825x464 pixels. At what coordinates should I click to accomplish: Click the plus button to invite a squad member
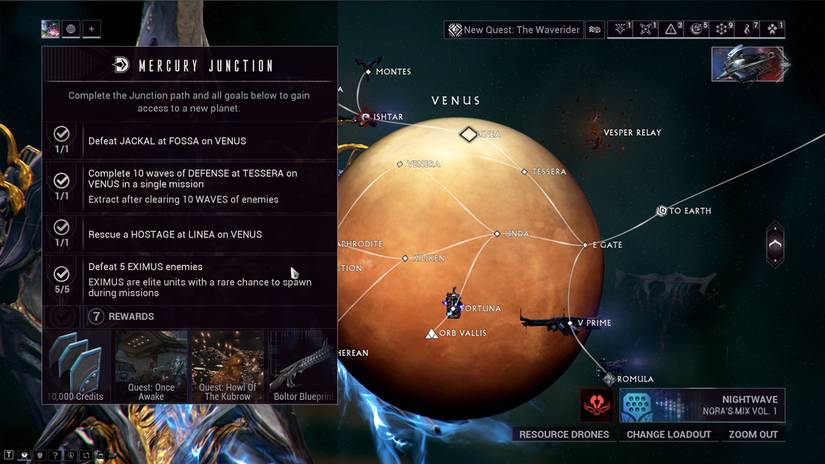click(x=91, y=29)
